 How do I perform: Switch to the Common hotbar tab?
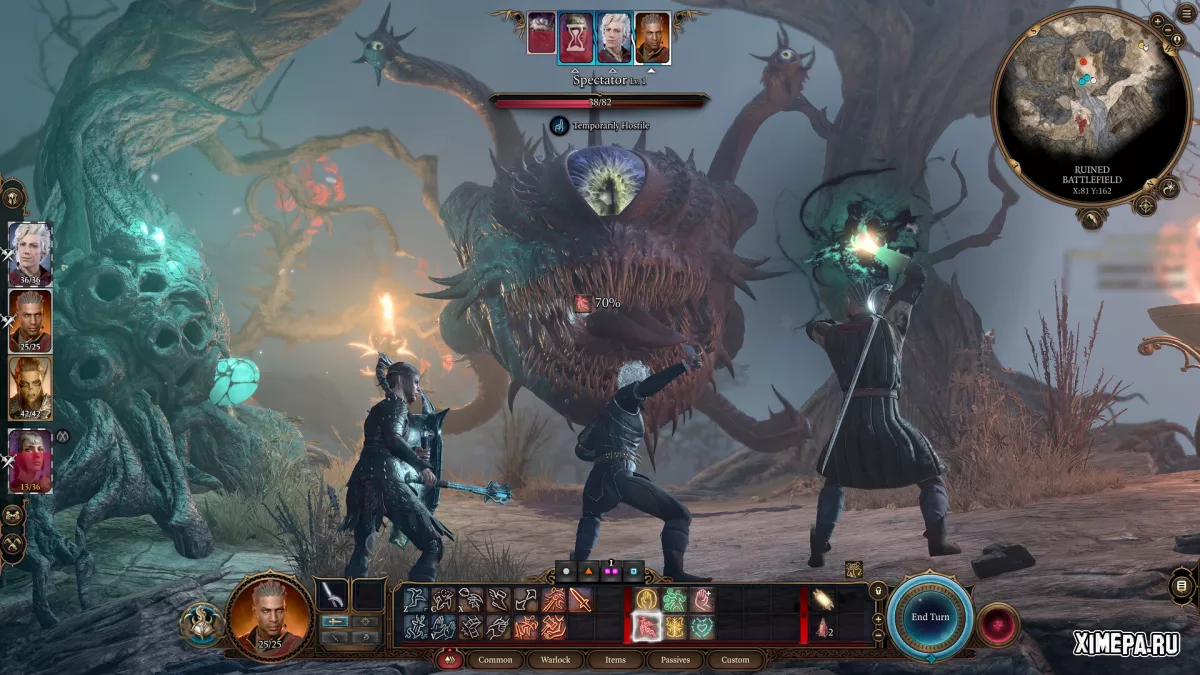(495, 660)
